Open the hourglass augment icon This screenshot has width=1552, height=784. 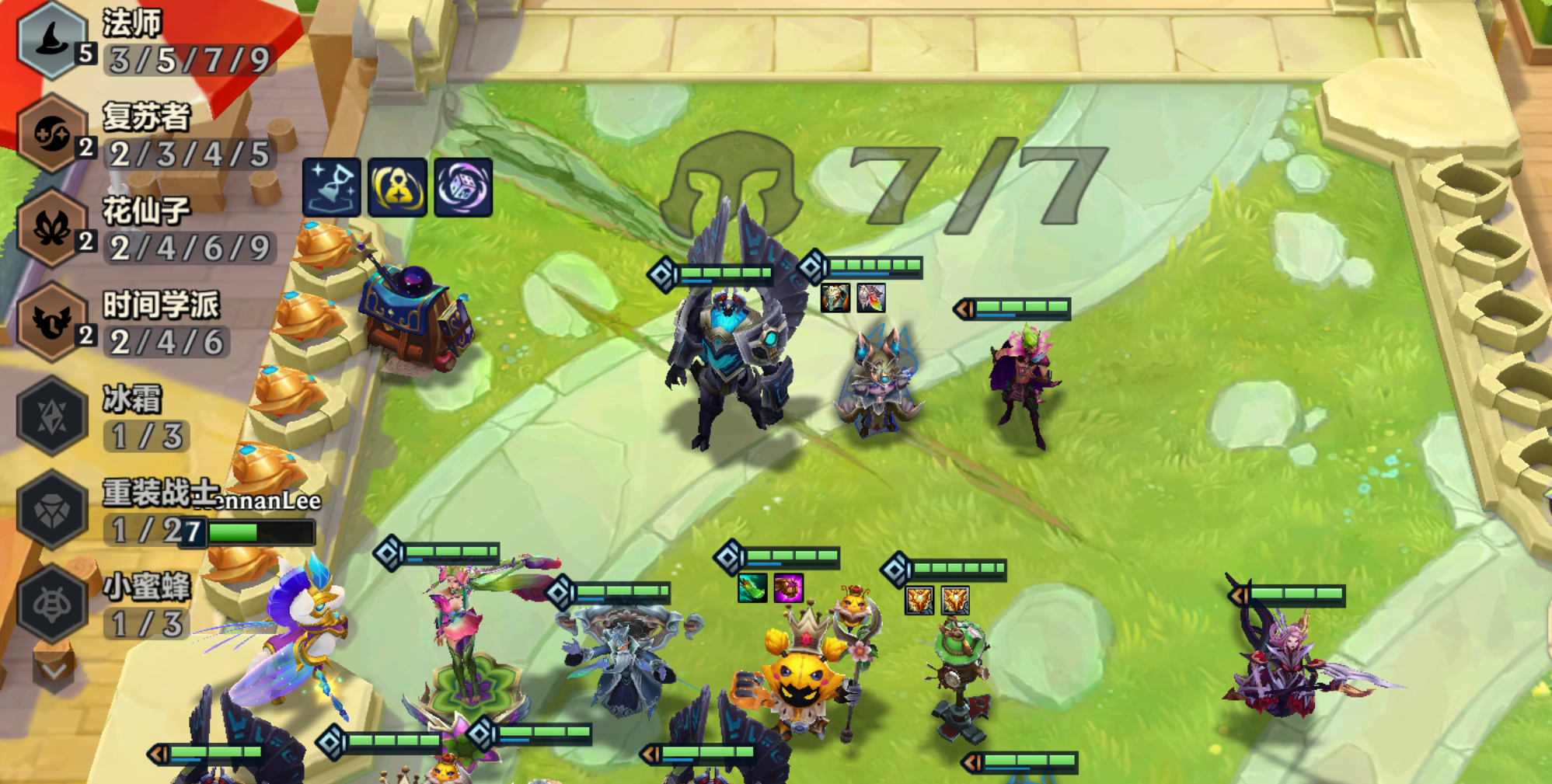coord(332,187)
